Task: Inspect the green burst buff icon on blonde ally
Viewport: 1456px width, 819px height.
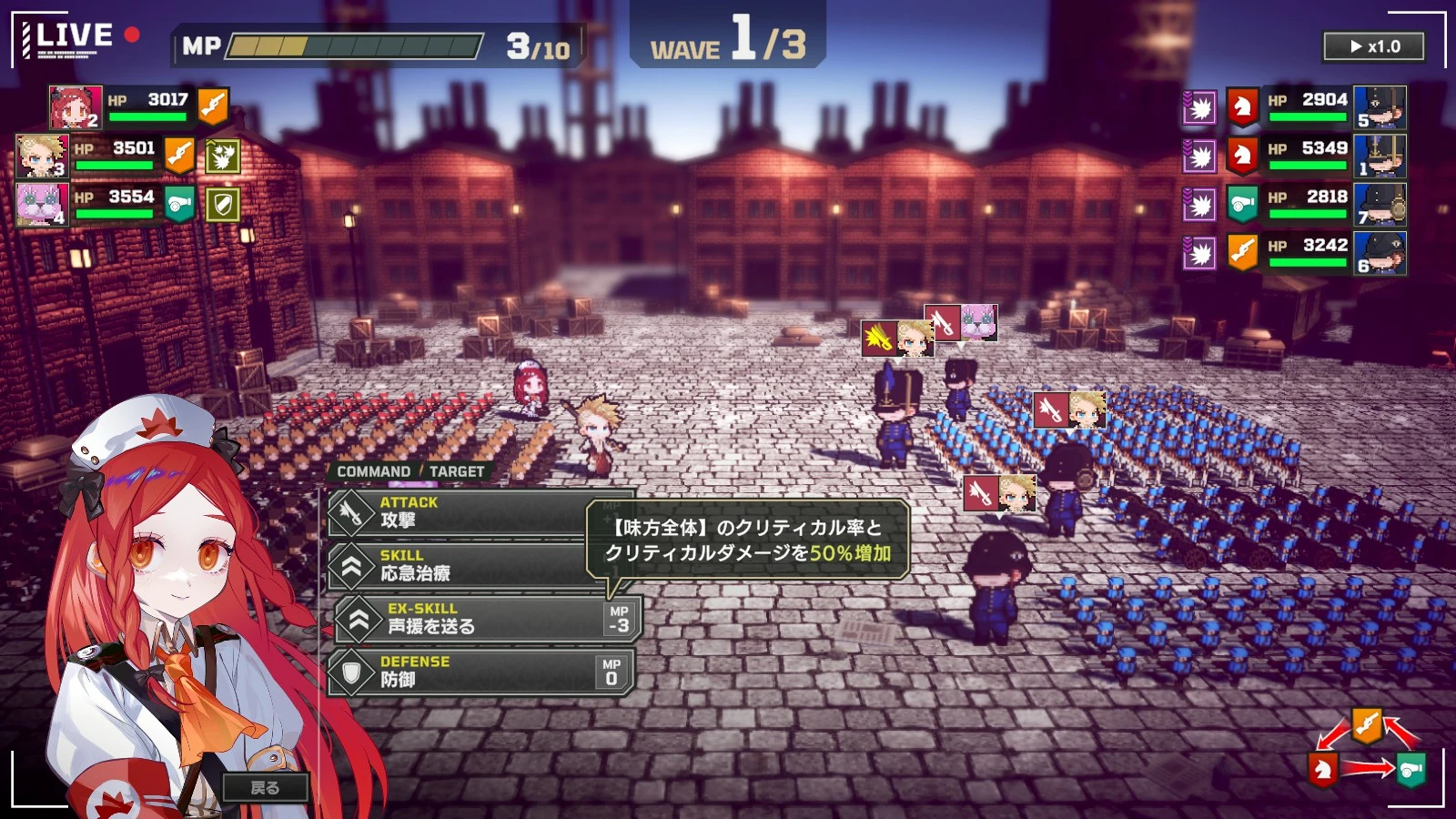Action: tap(222, 156)
